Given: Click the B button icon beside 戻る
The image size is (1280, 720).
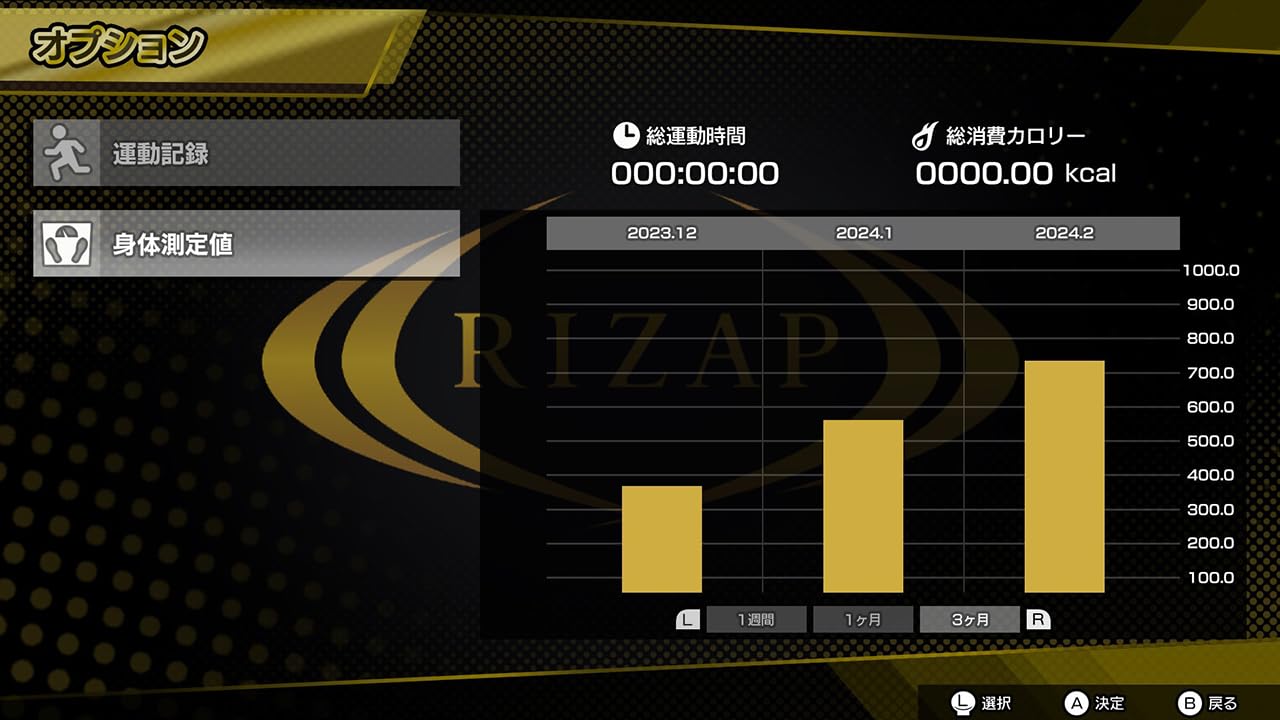Looking at the screenshot, I should click(x=1191, y=703).
